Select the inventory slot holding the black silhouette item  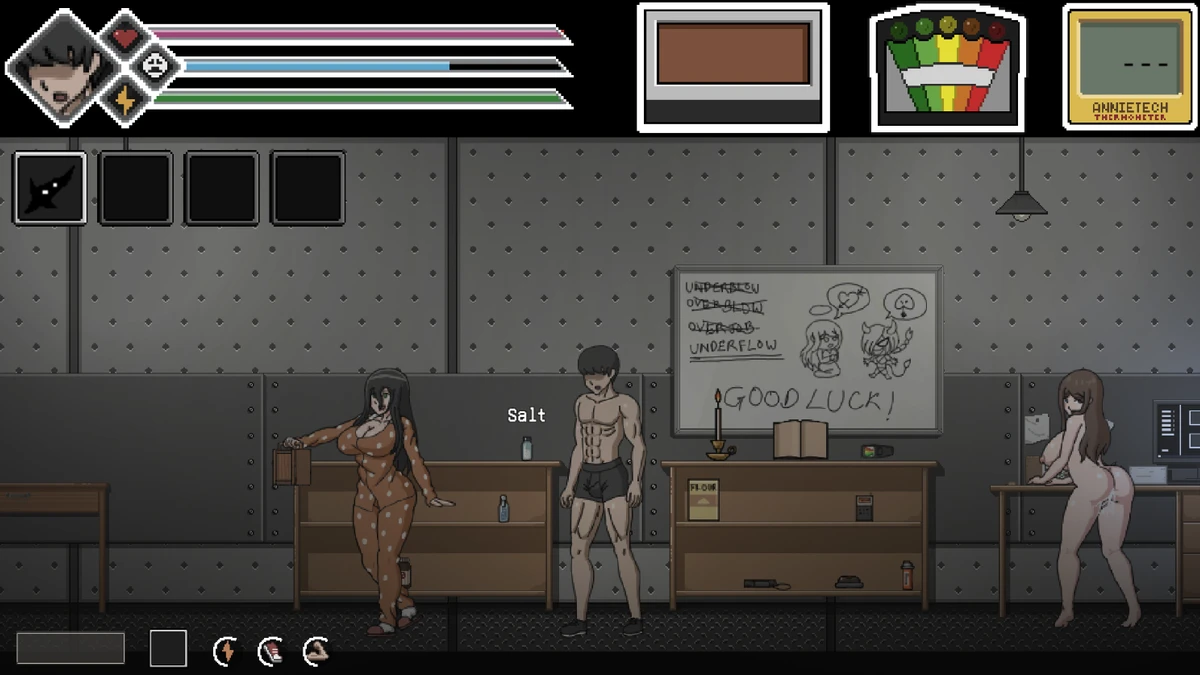tap(50, 188)
